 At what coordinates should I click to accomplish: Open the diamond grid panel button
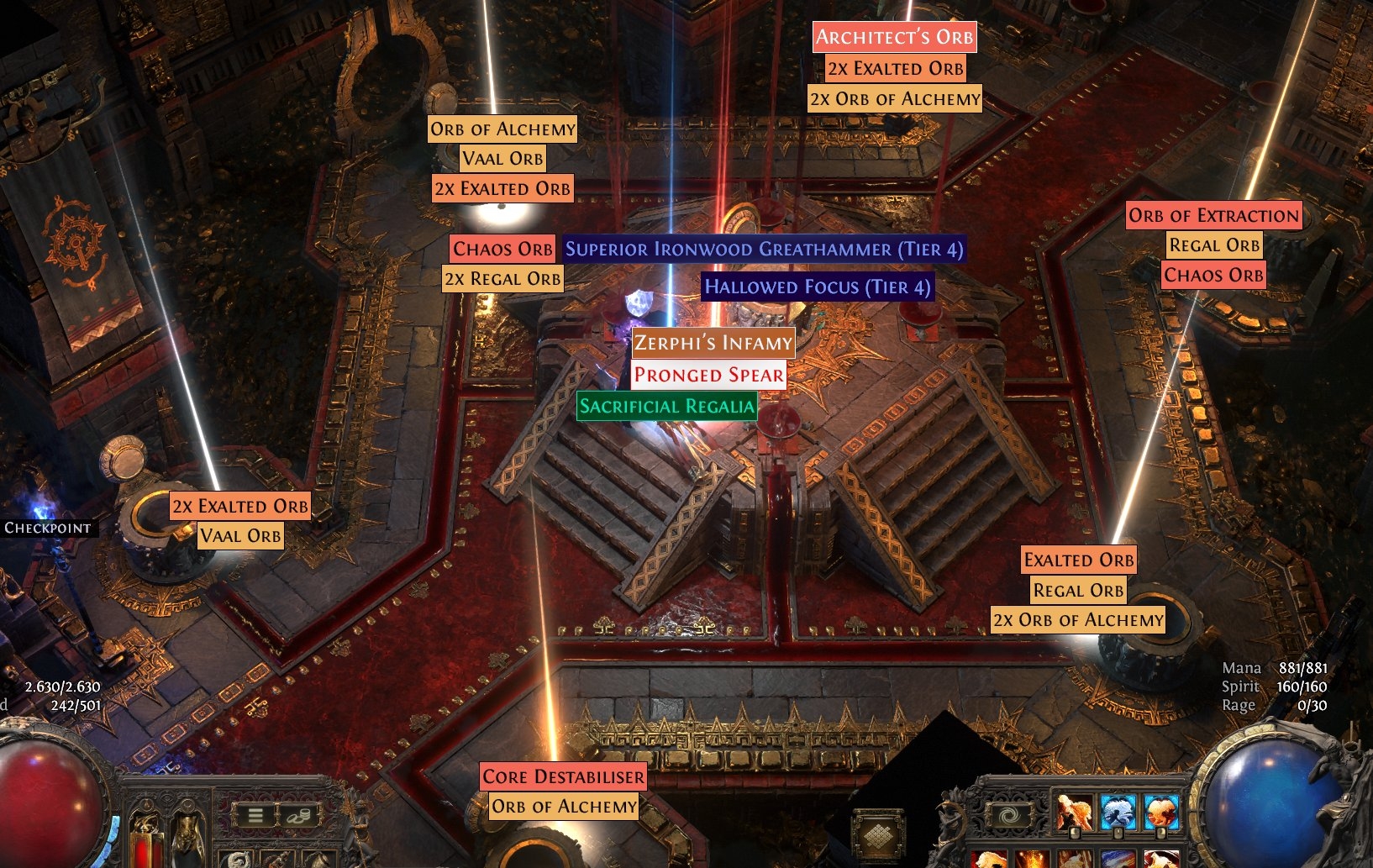[878, 834]
